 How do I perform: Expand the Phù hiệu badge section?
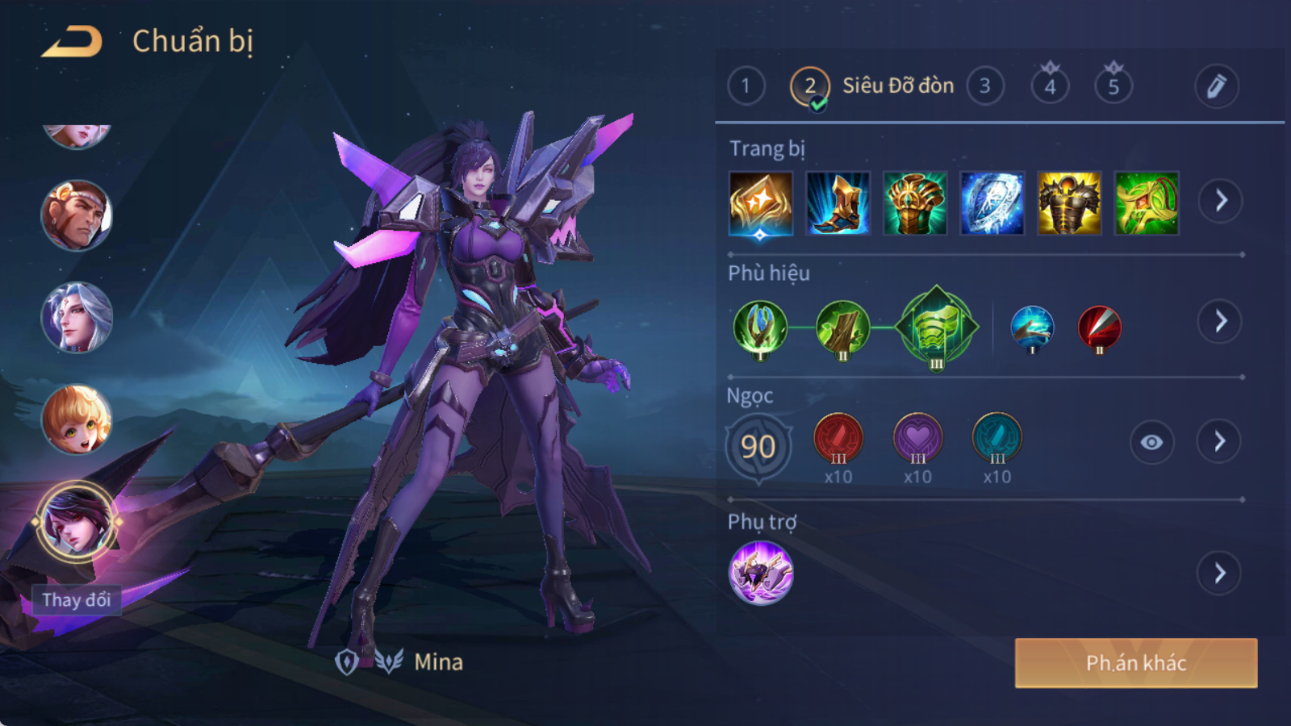(1220, 321)
